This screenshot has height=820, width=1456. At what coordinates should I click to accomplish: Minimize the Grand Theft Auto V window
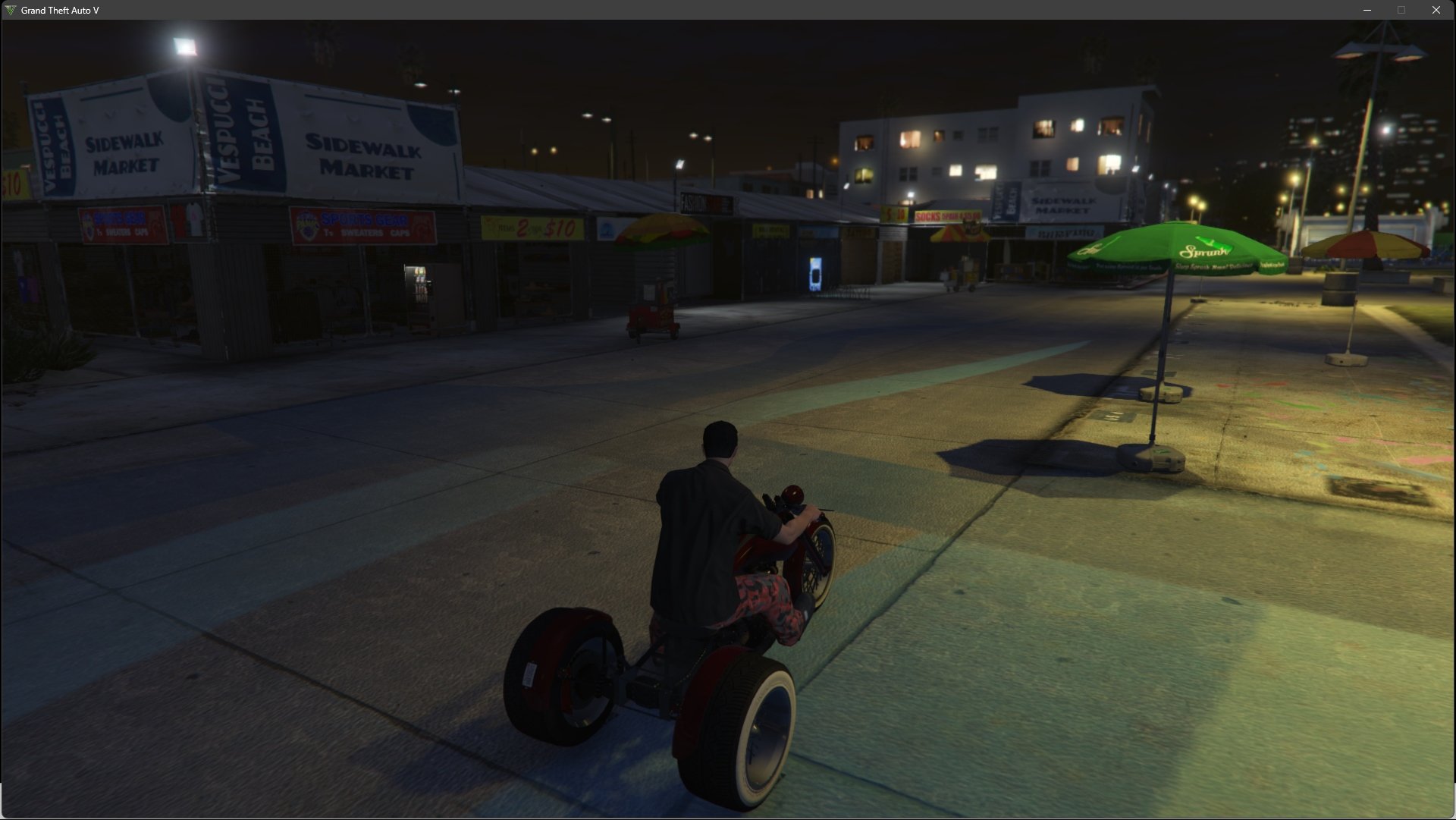(1367, 10)
